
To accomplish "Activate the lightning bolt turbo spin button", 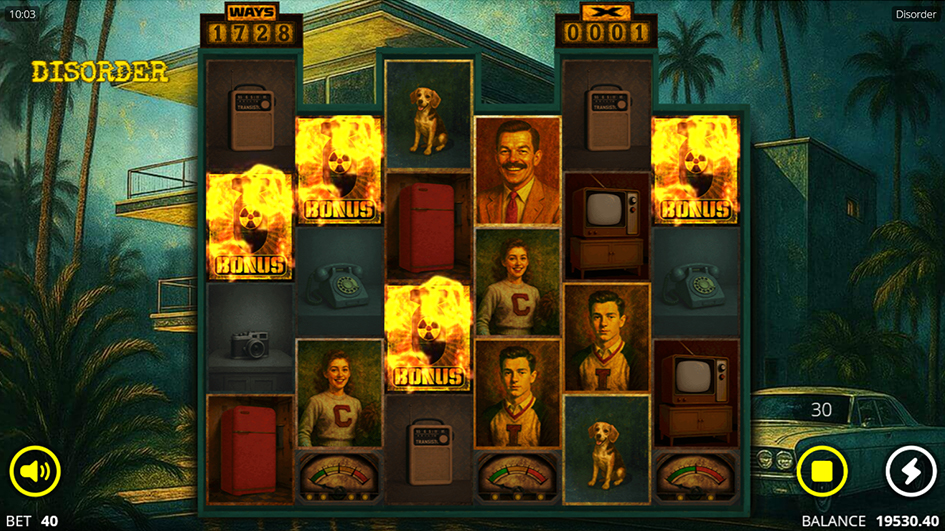I will (x=910, y=471).
